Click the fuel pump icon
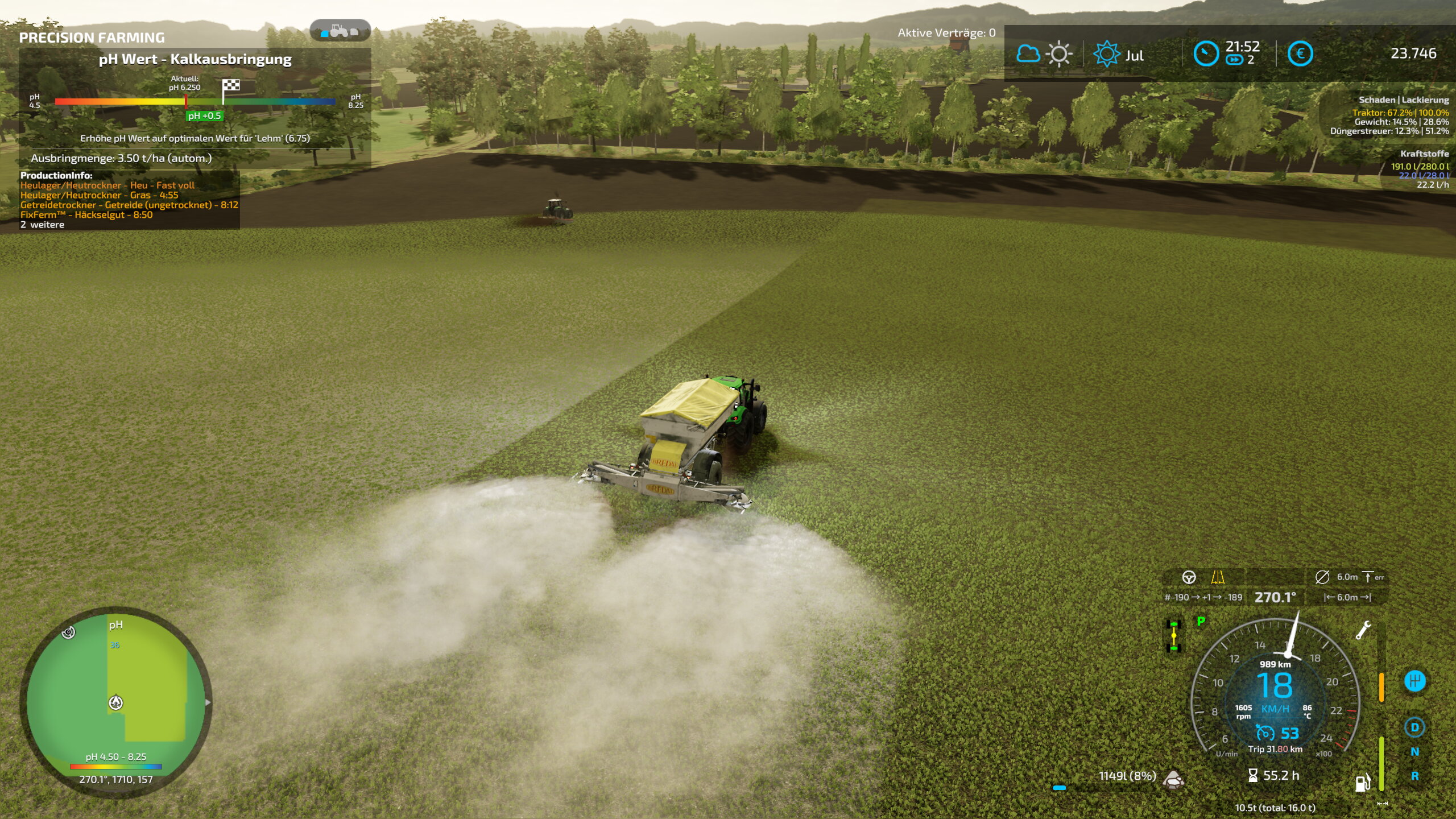 pos(1363,783)
